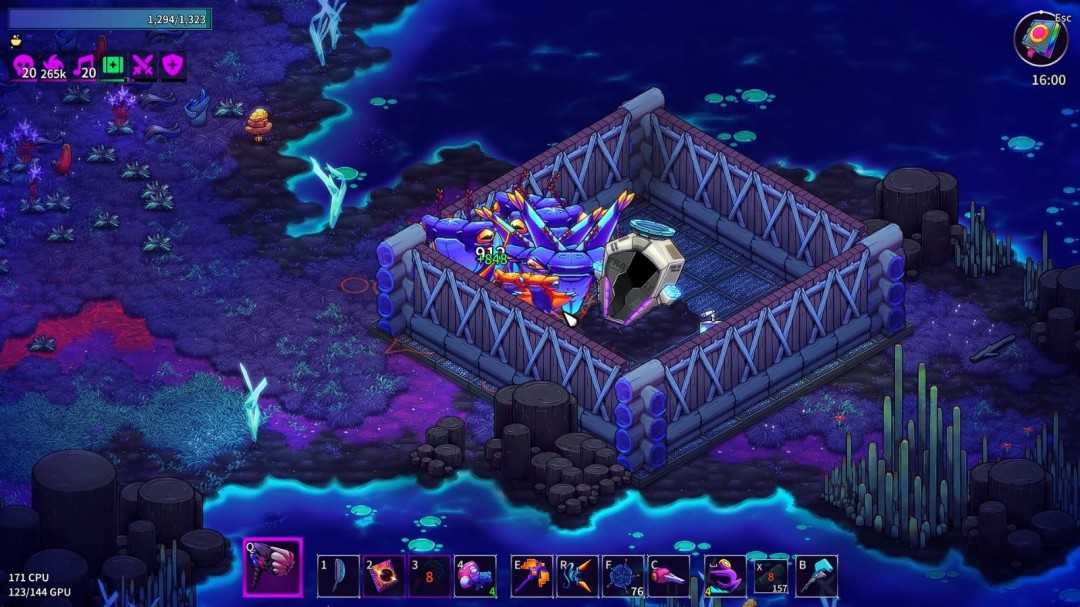Pick the dark slot showing a red 8

coord(430,576)
